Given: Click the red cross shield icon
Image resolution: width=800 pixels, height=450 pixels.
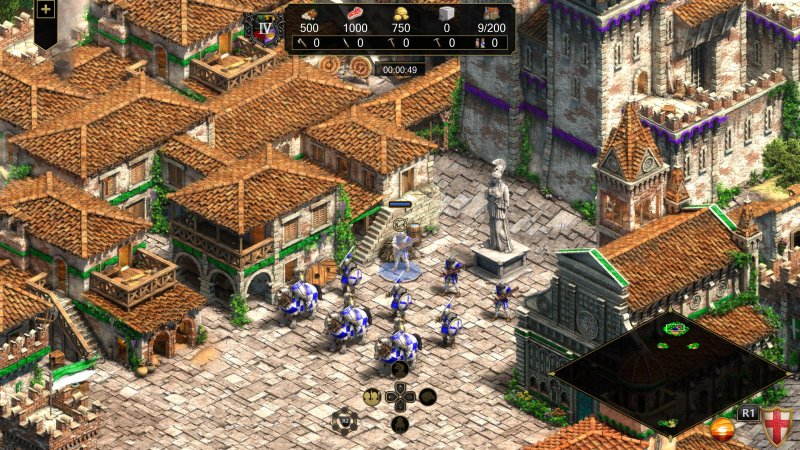Looking at the screenshot, I should (776, 427).
